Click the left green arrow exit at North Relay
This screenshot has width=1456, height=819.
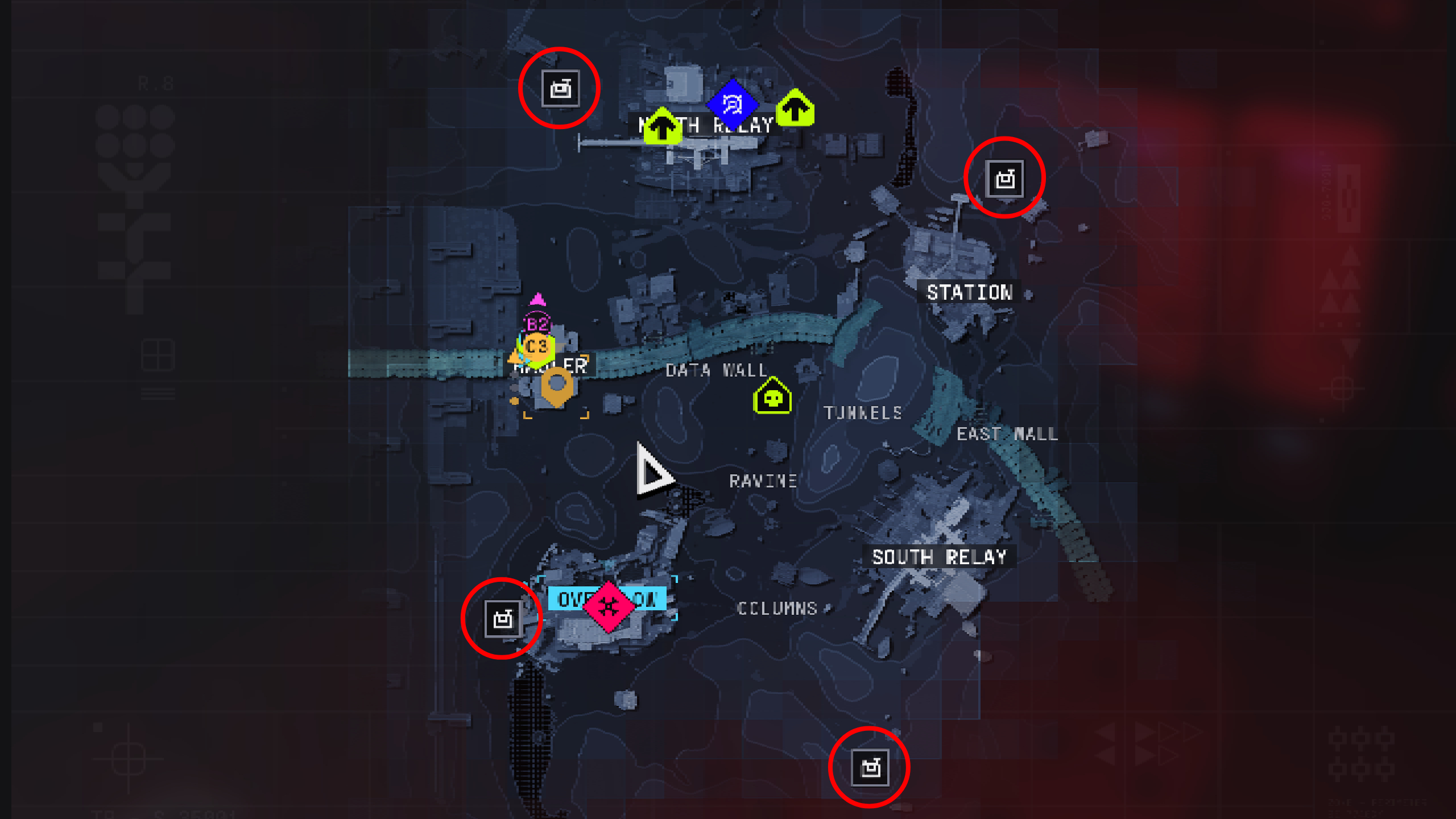click(x=662, y=125)
